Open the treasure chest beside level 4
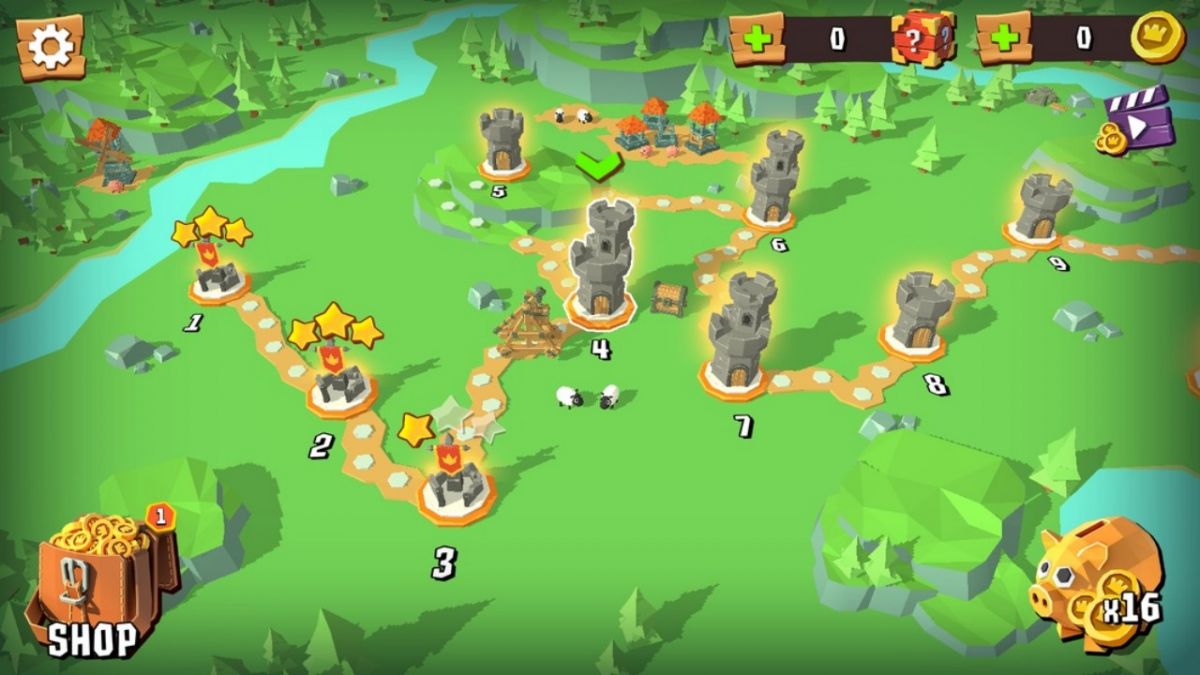1200x675 pixels. pyautogui.click(x=668, y=297)
